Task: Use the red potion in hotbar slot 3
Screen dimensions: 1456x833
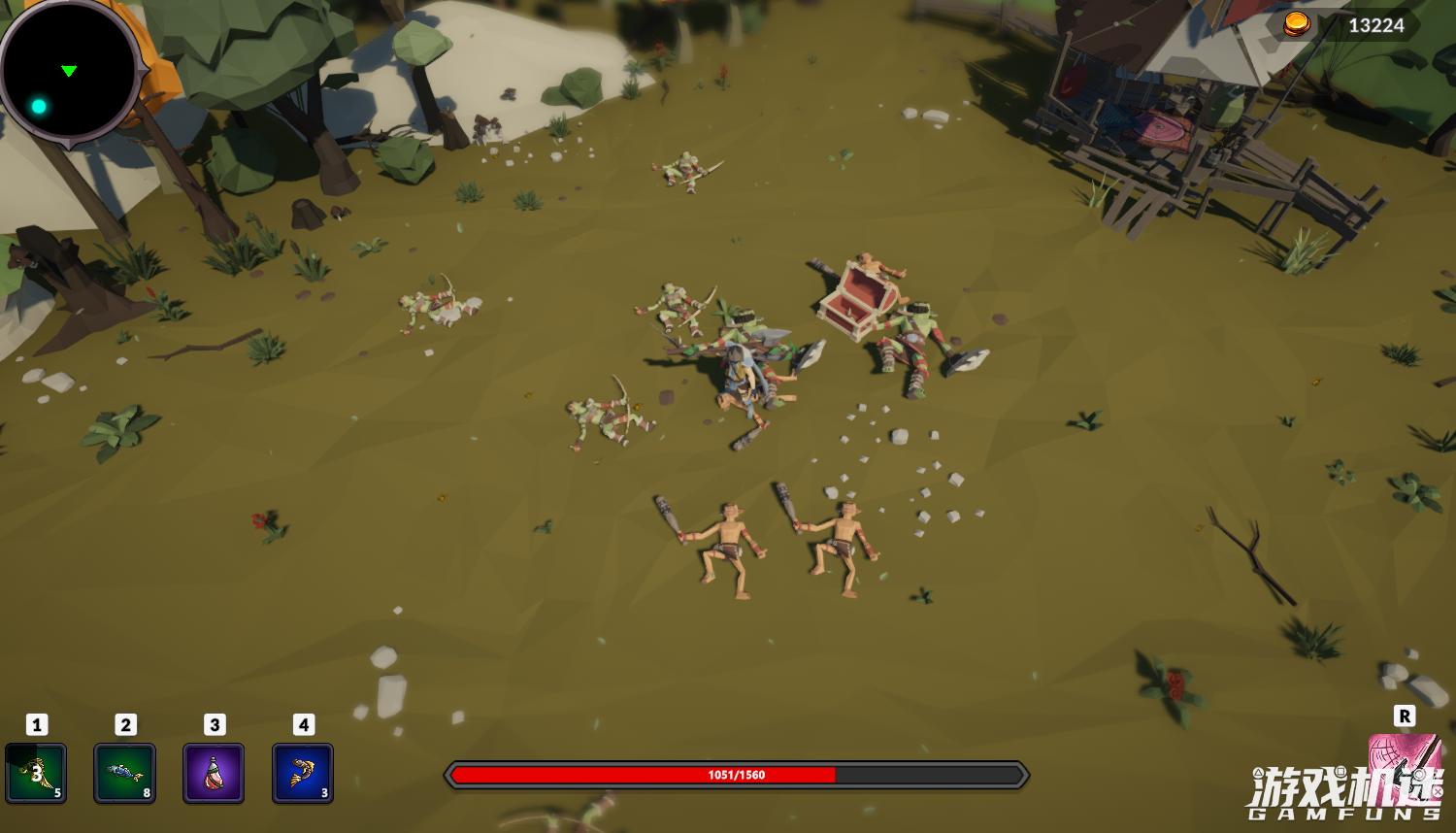Action: (213, 772)
